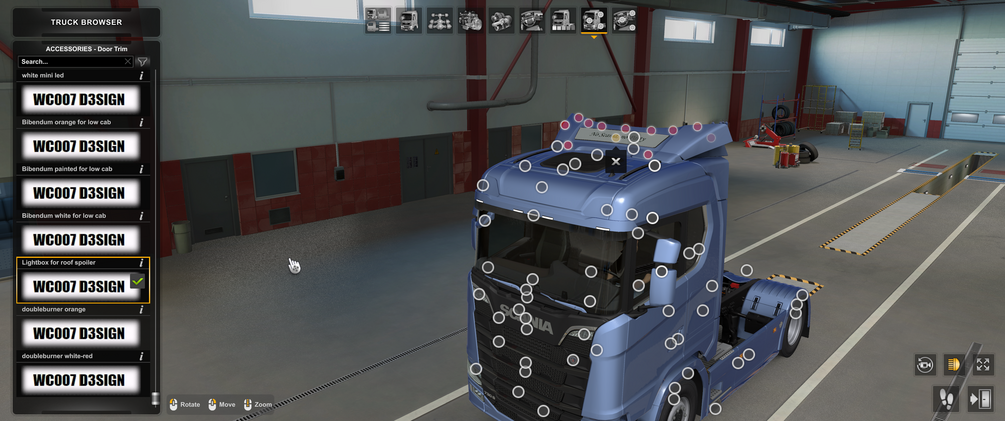Switch to the cab selection tab
The image size is (1005, 421).
coord(409,20)
